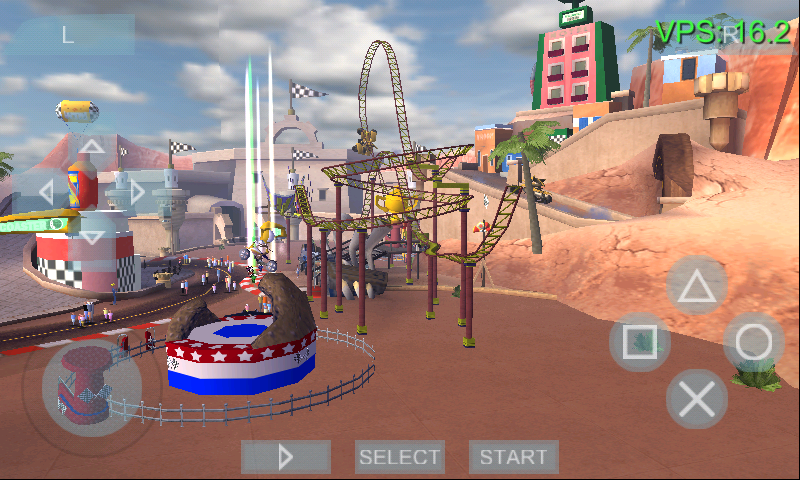Click the SELECT button
This screenshot has height=480, width=800.
coord(400,457)
